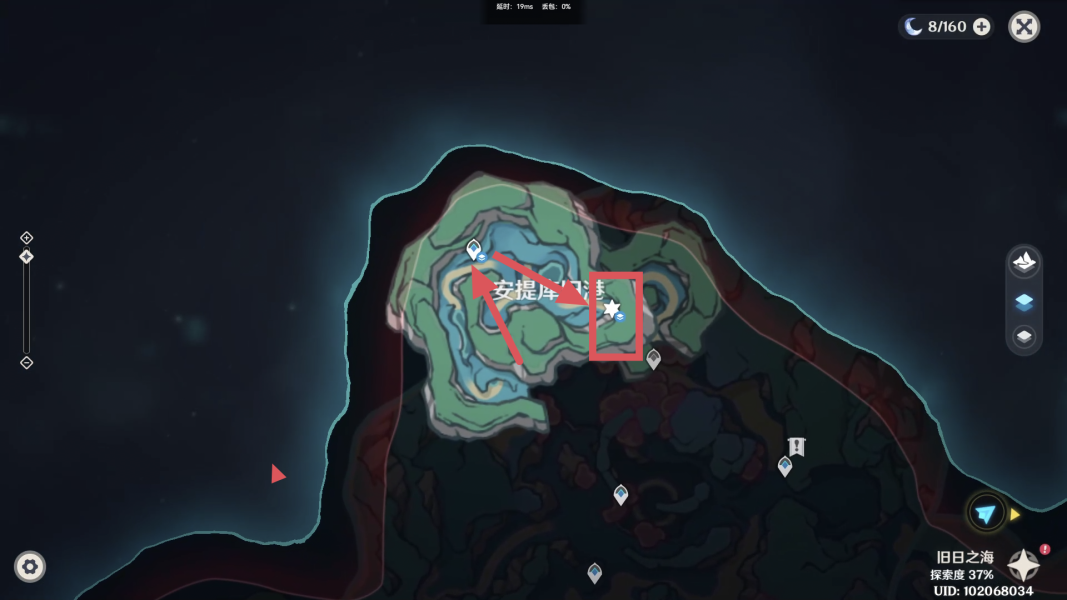
Task: Add Original Resin with the plus button
Action: pyautogui.click(x=982, y=27)
